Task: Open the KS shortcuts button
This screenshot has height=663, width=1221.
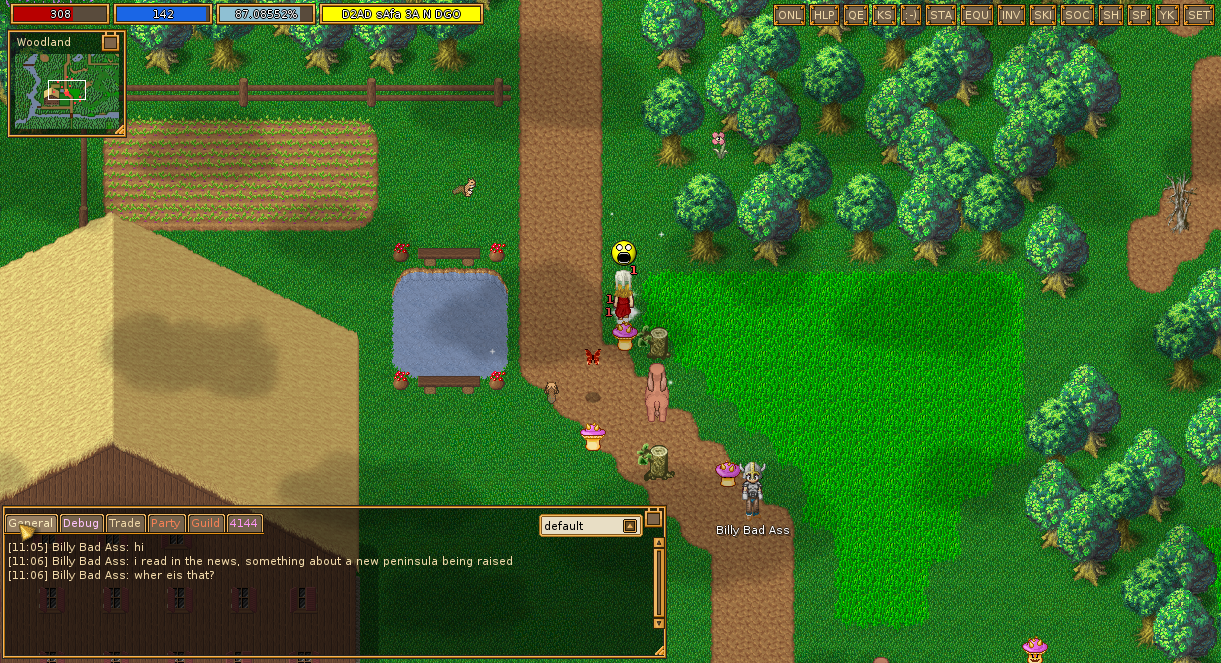Action: [x=884, y=15]
